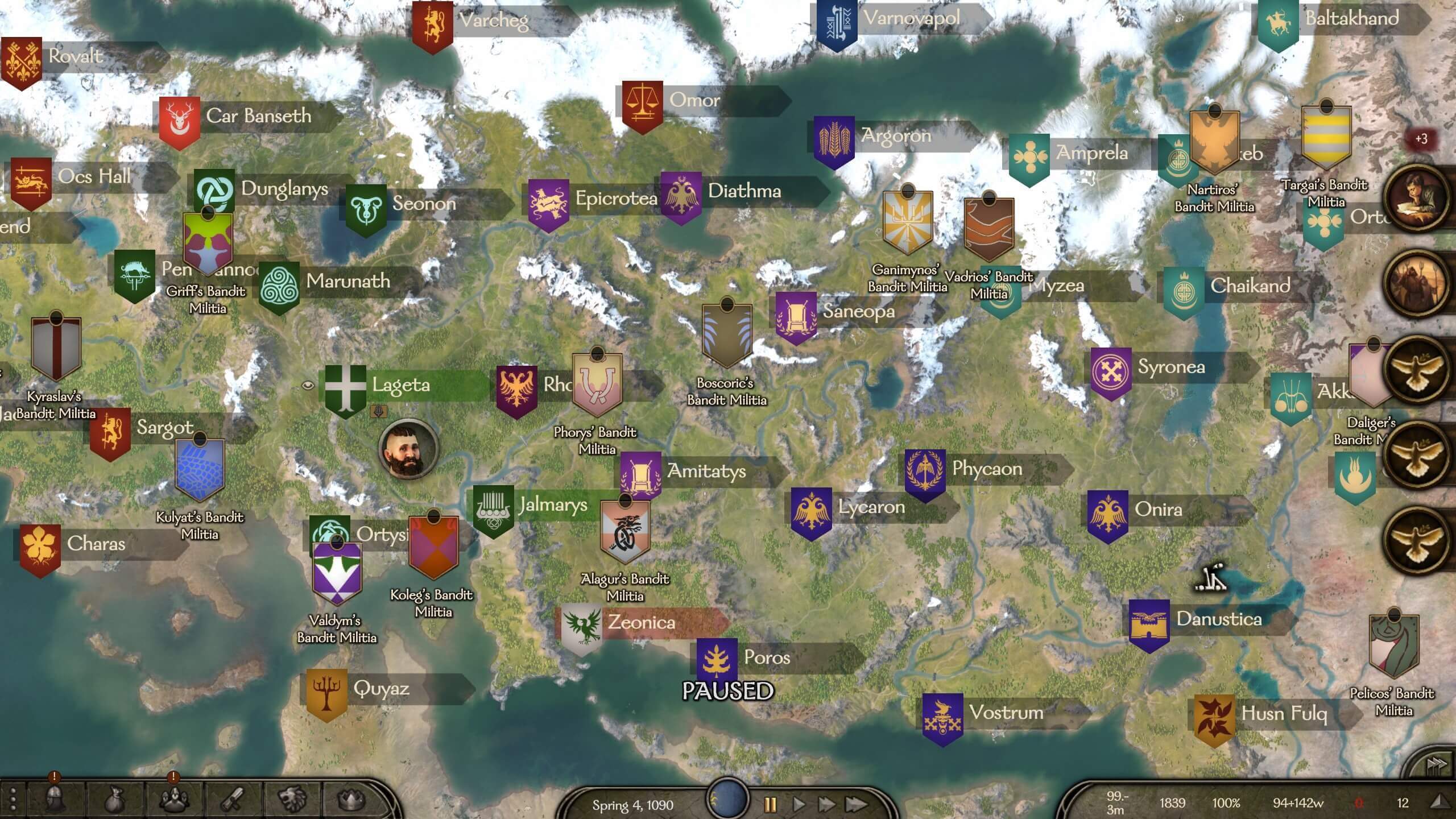This screenshot has height=819, width=1456.
Task: Open the kingdom crown icon
Action: 351,799
